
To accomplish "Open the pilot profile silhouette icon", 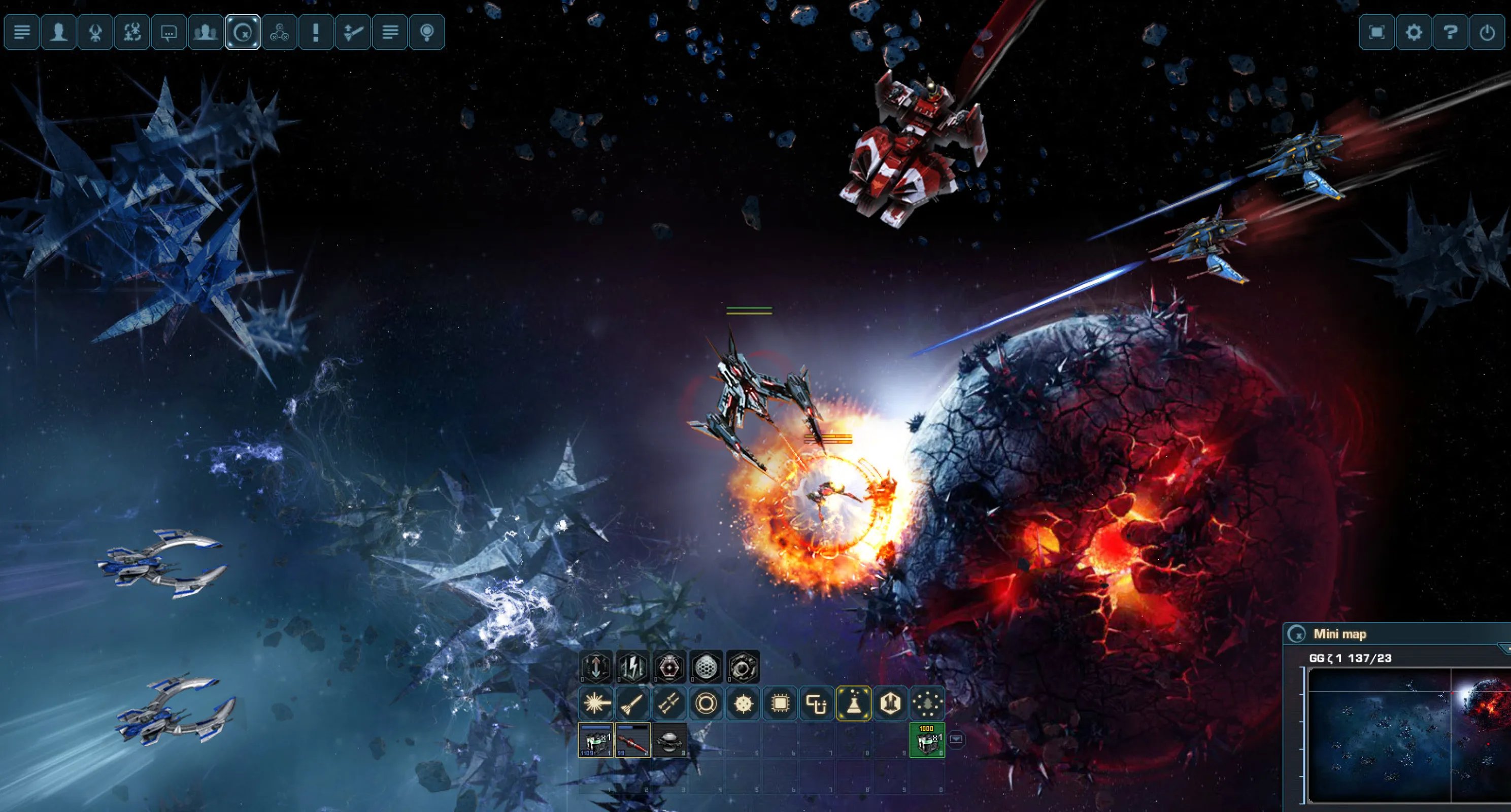I will [x=59, y=31].
